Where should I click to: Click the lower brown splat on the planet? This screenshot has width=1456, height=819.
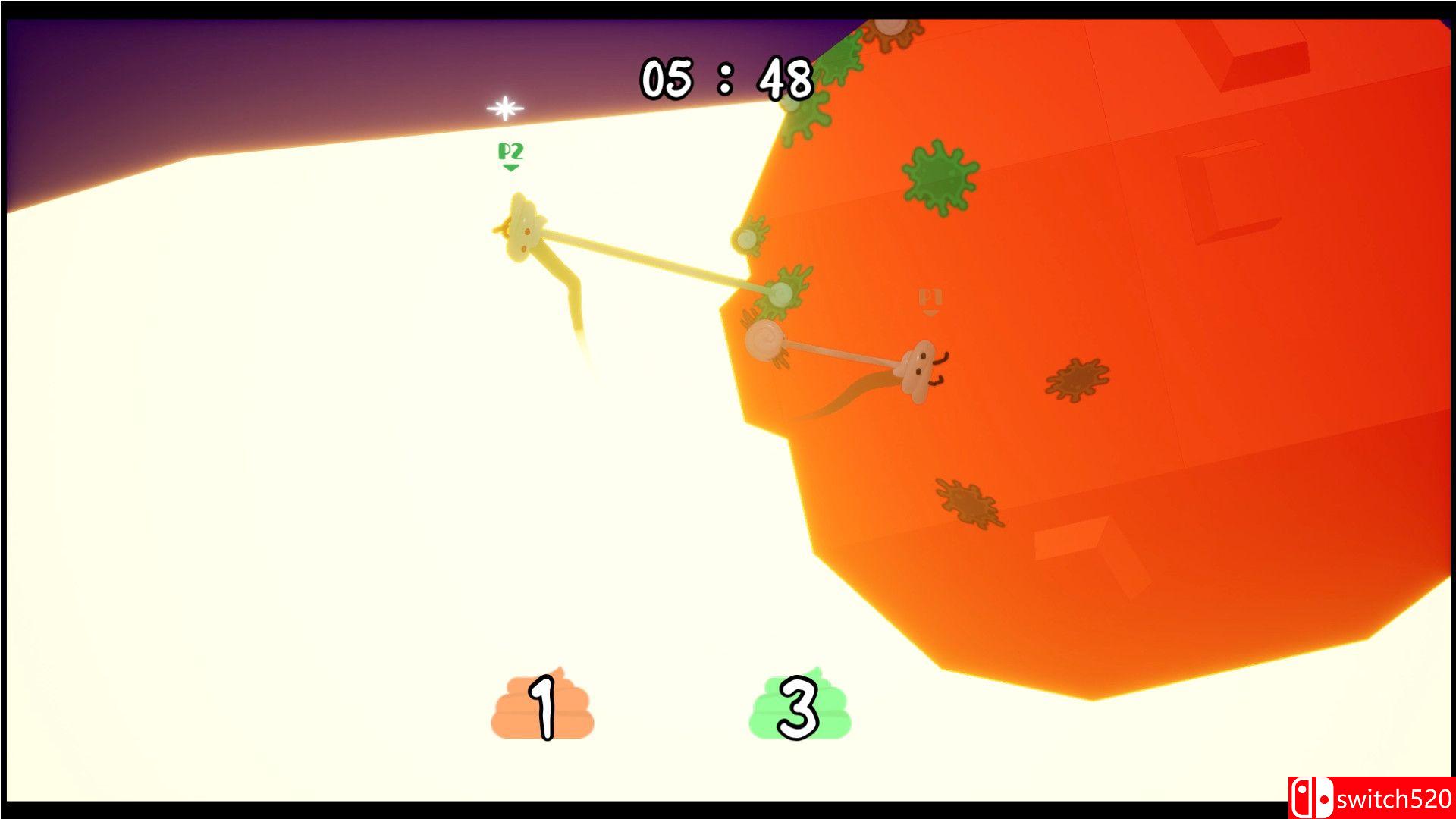967,500
